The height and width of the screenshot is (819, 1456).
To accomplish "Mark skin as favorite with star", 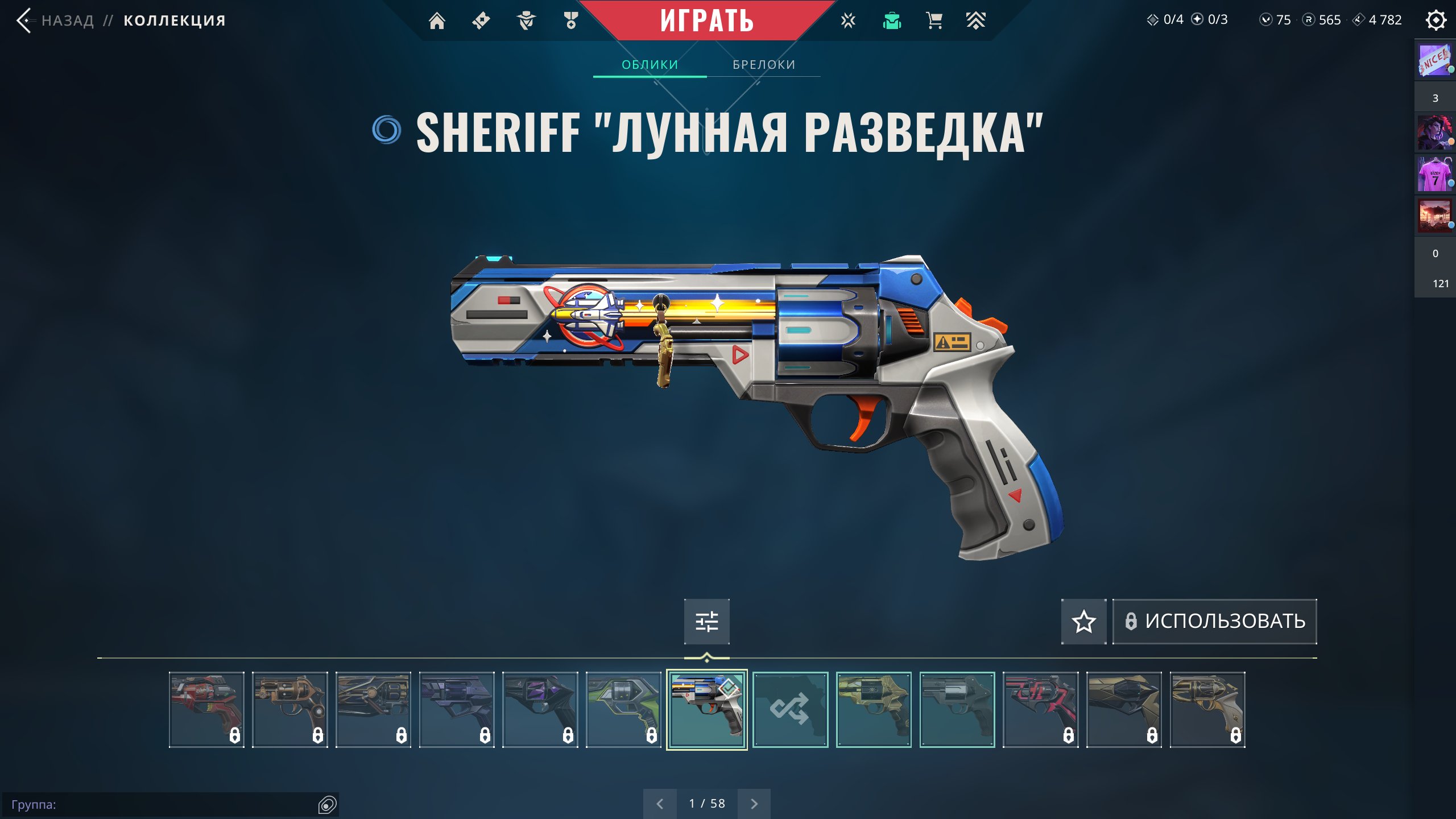I will coord(1083,621).
